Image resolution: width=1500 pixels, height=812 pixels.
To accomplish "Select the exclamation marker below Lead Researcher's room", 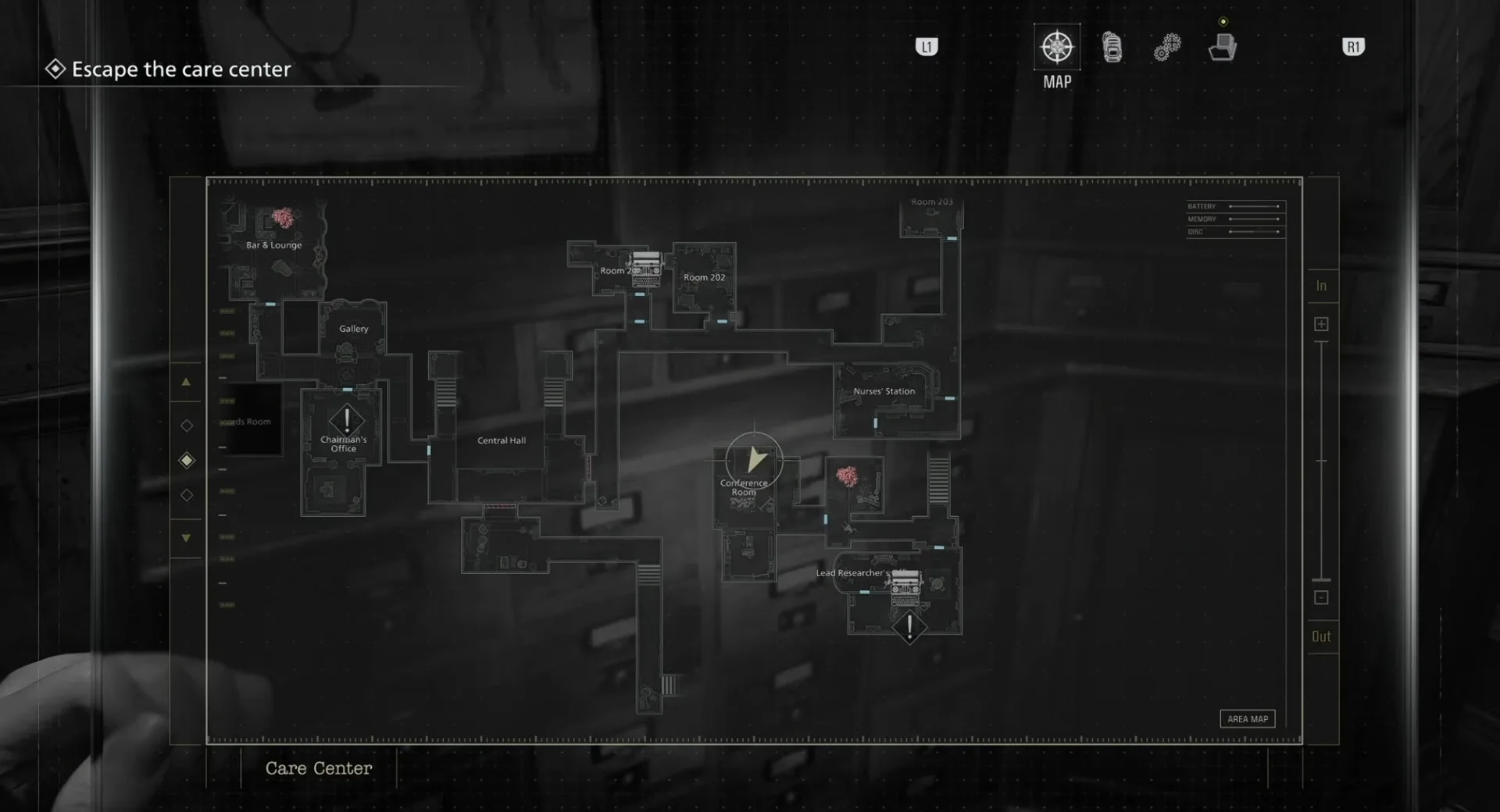I will (x=909, y=627).
